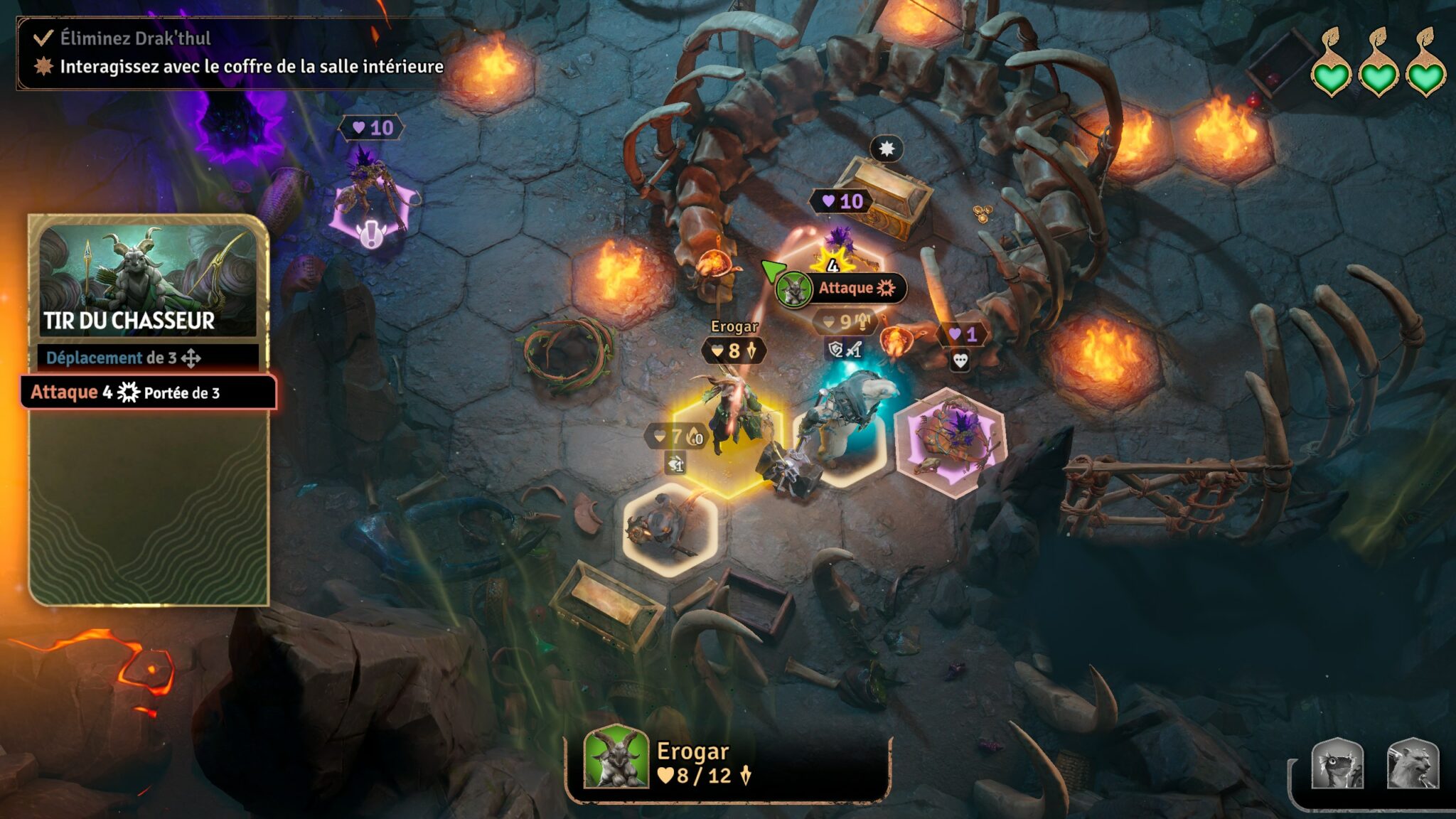Target the purple-highlighted enemy hex tile

(x=950, y=442)
